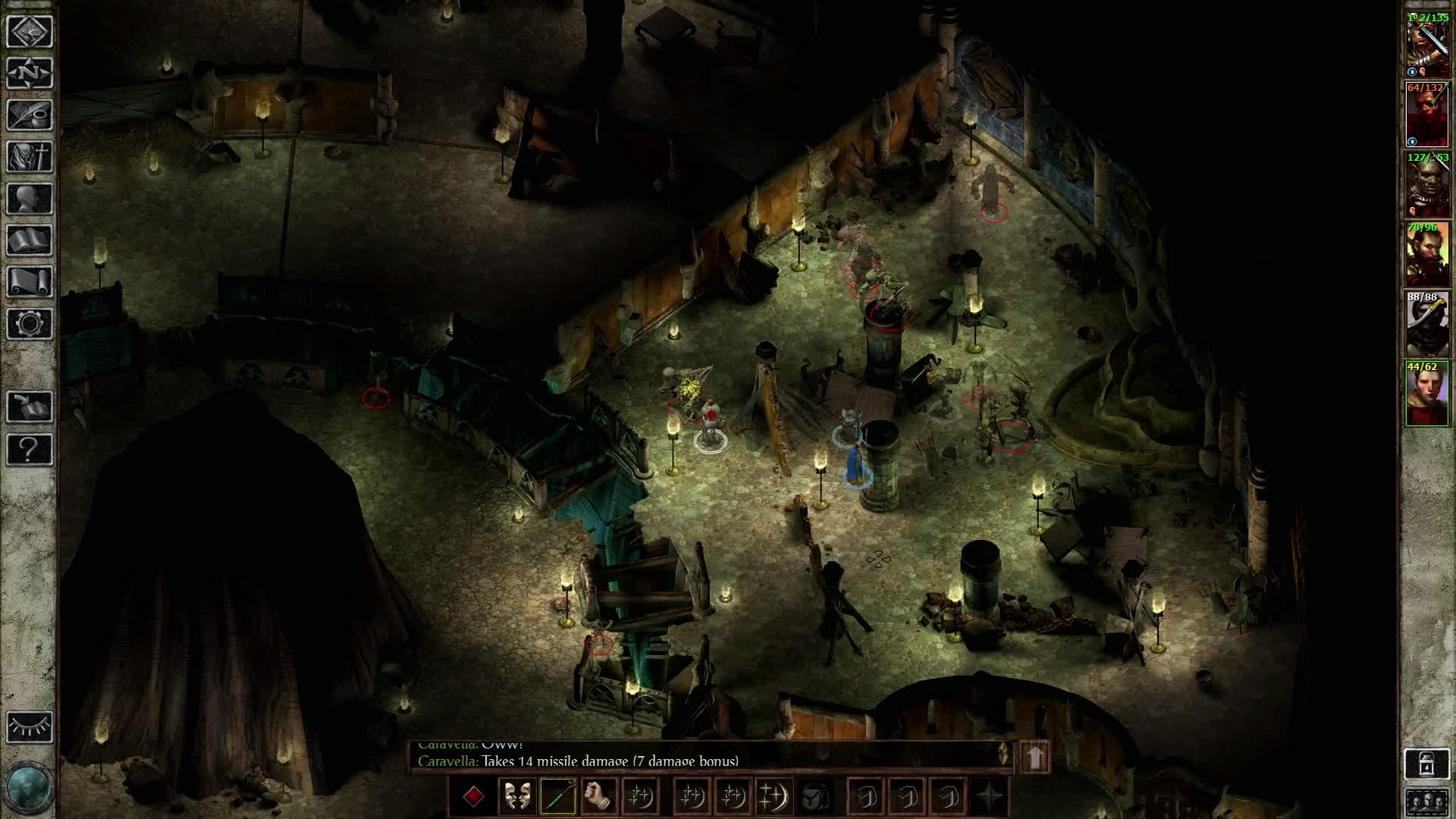1456x819 pixels.
Task: Click the quick save book icon
Action: [x=30, y=407]
